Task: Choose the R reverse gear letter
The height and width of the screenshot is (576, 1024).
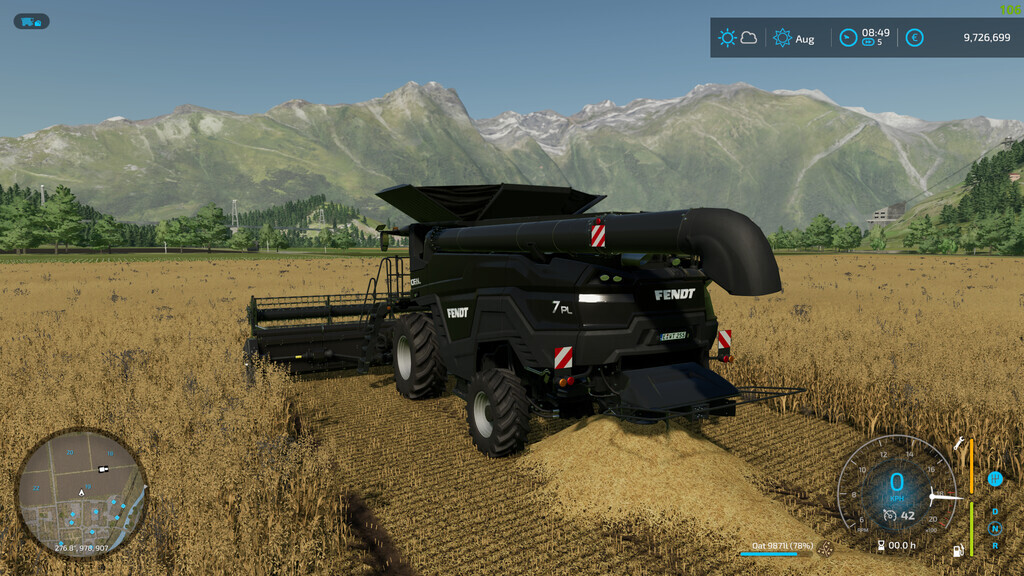Action: coord(995,546)
